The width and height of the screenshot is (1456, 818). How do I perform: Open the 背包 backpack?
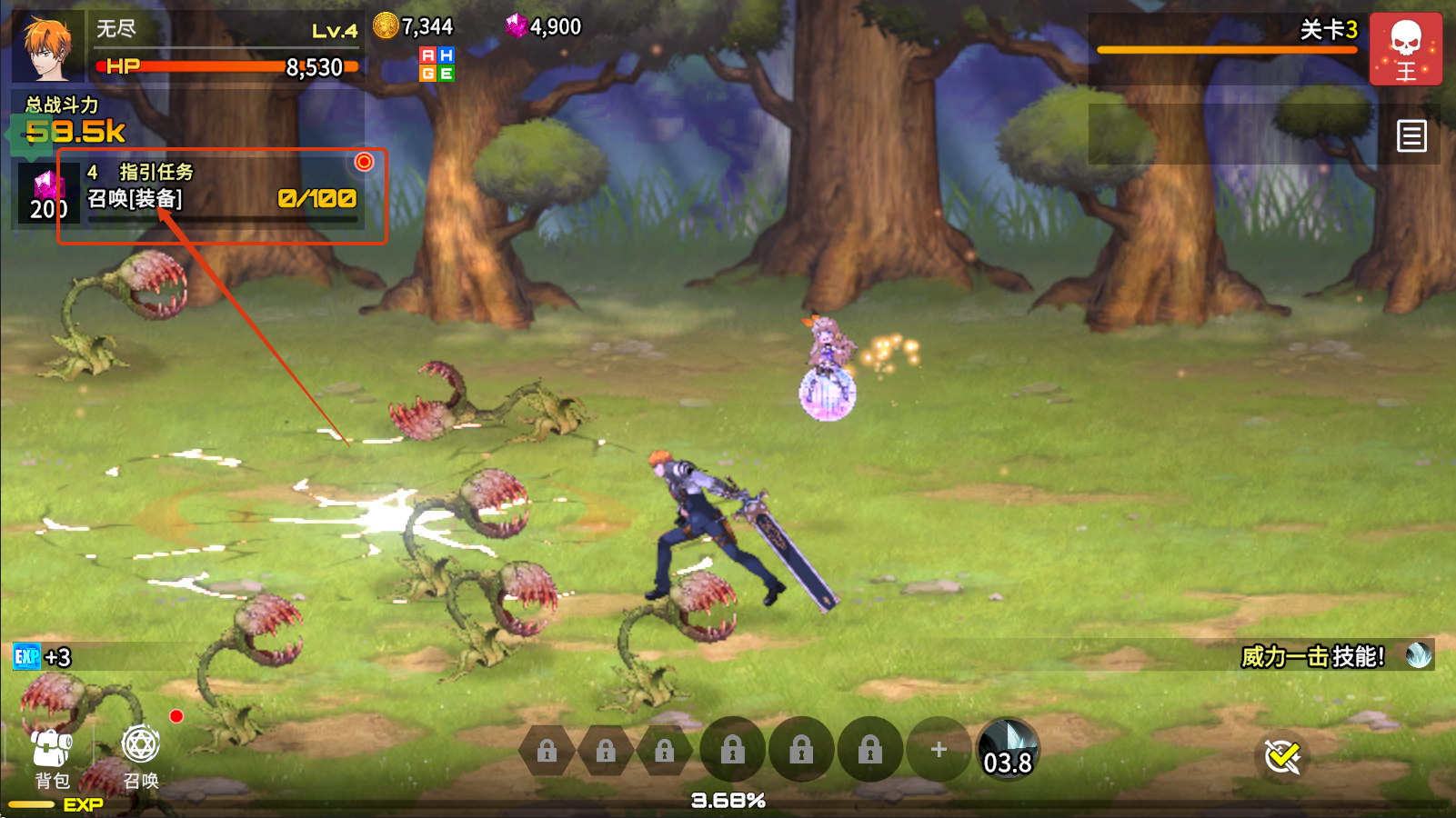pos(52,757)
